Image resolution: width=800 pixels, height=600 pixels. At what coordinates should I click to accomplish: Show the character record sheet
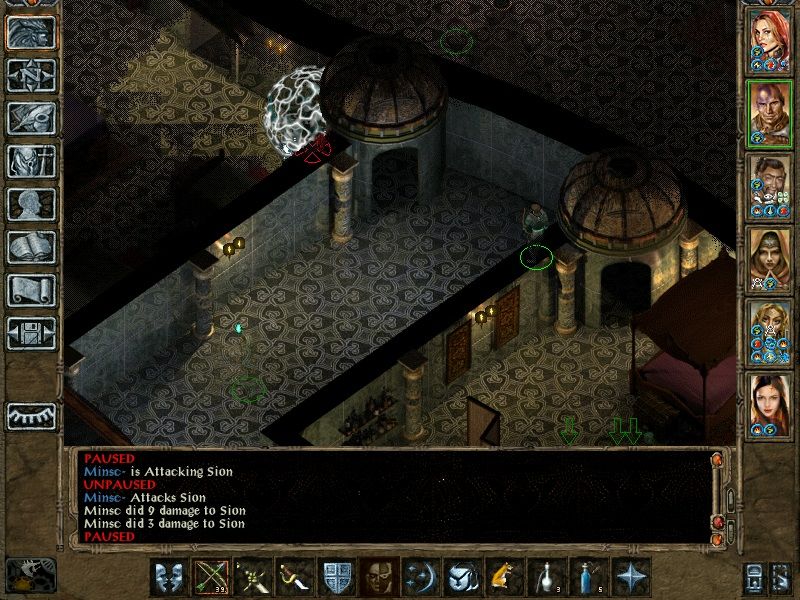click(x=31, y=204)
